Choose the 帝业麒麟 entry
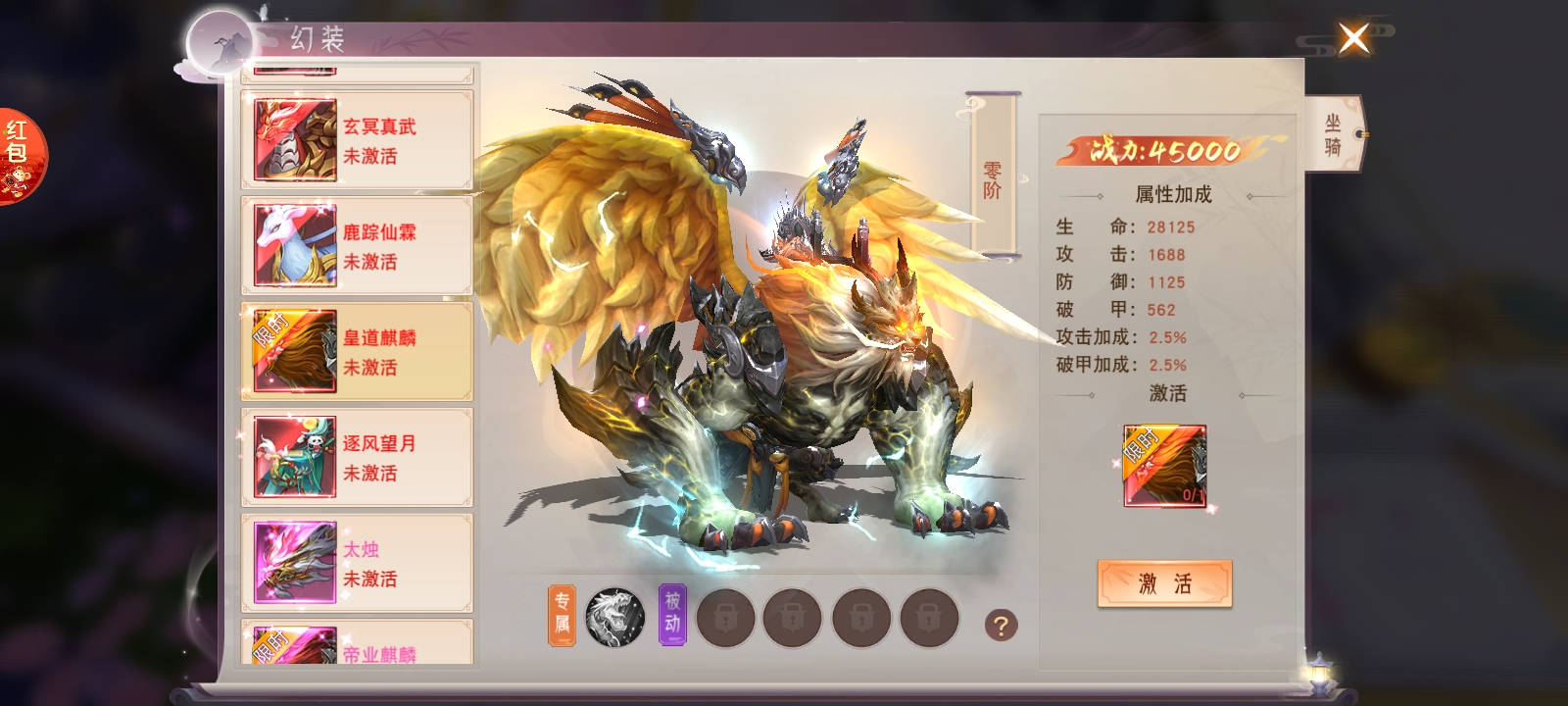Screen dimensions: 1568x706 [358, 647]
